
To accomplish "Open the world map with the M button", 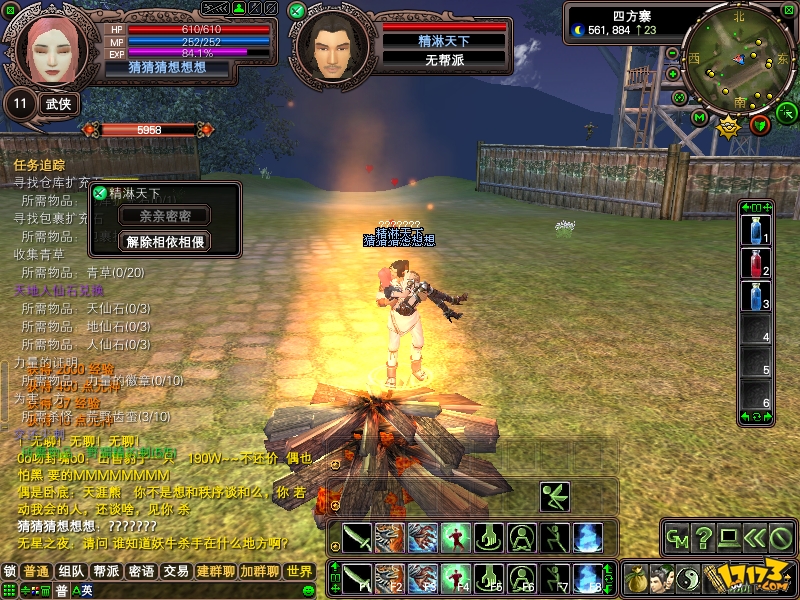I will pyautogui.click(x=699, y=117).
